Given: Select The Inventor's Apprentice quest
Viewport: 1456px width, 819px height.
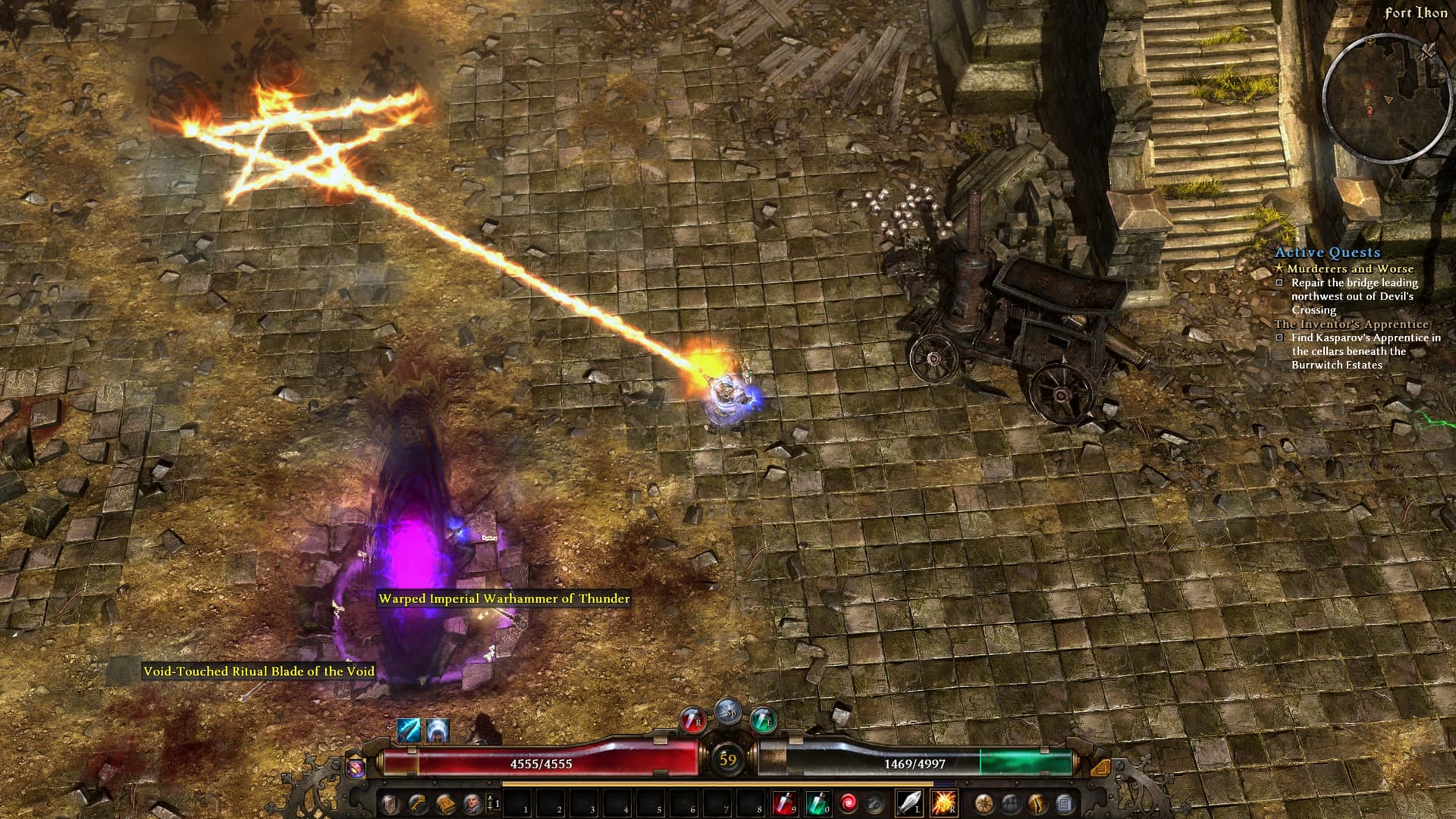Looking at the screenshot, I should (1351, 324).
